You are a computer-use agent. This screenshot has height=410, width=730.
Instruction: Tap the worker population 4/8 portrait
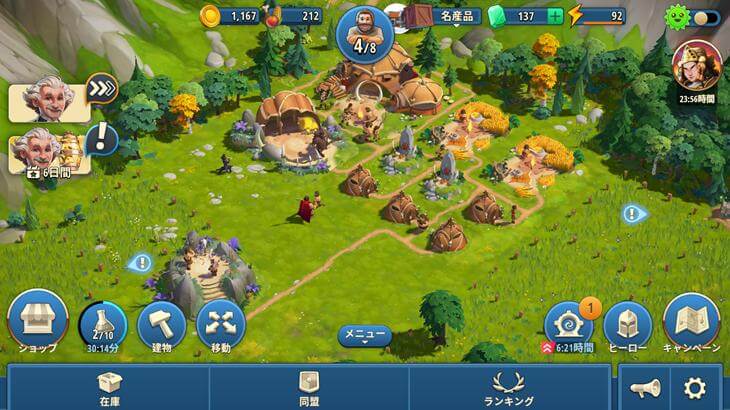coord(364,32)
